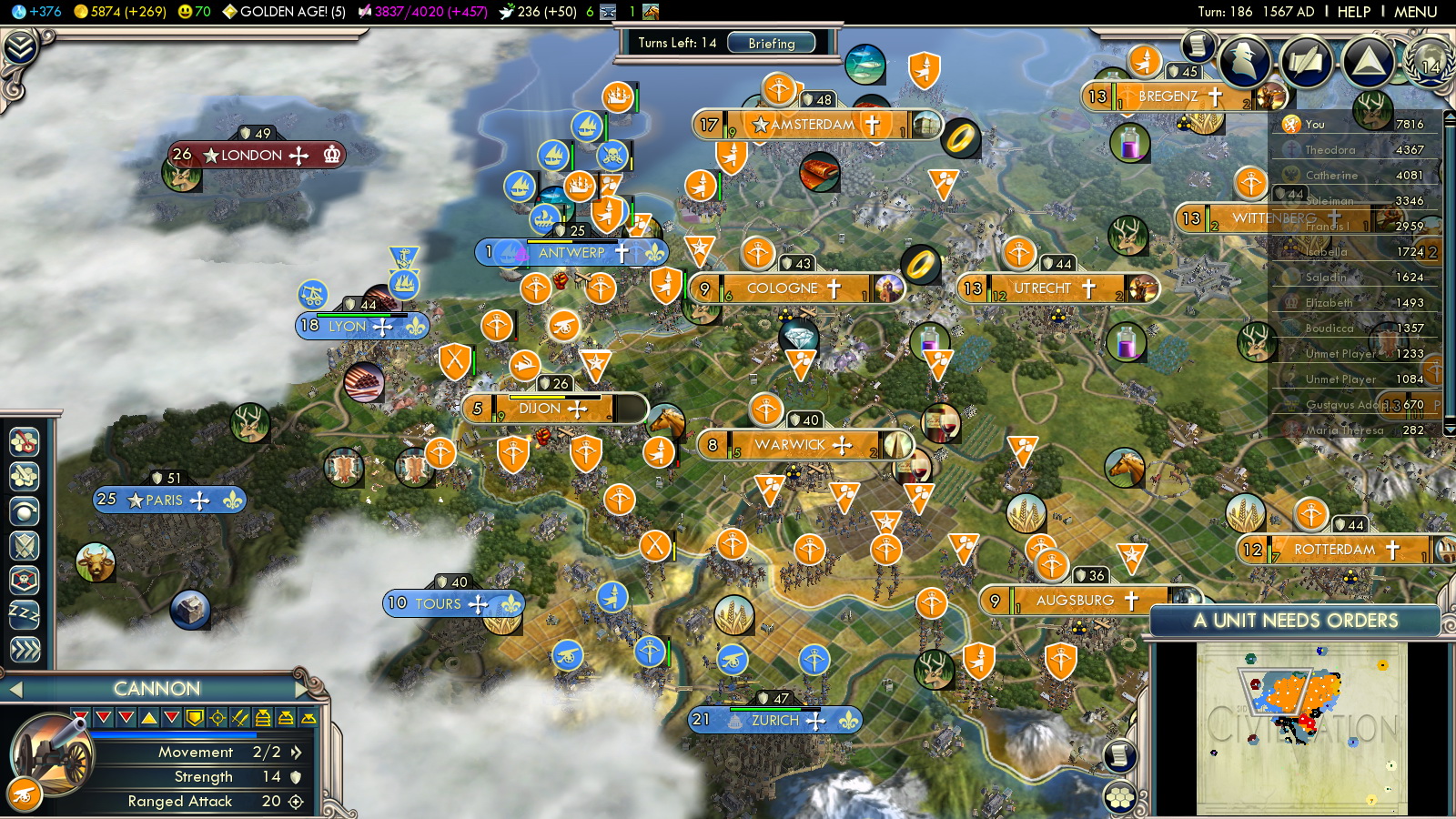Image resolution: width=1456 pixels, height=819 pixels.
Task: Open the triangle advisors icon
Action: coord(1368,62)
